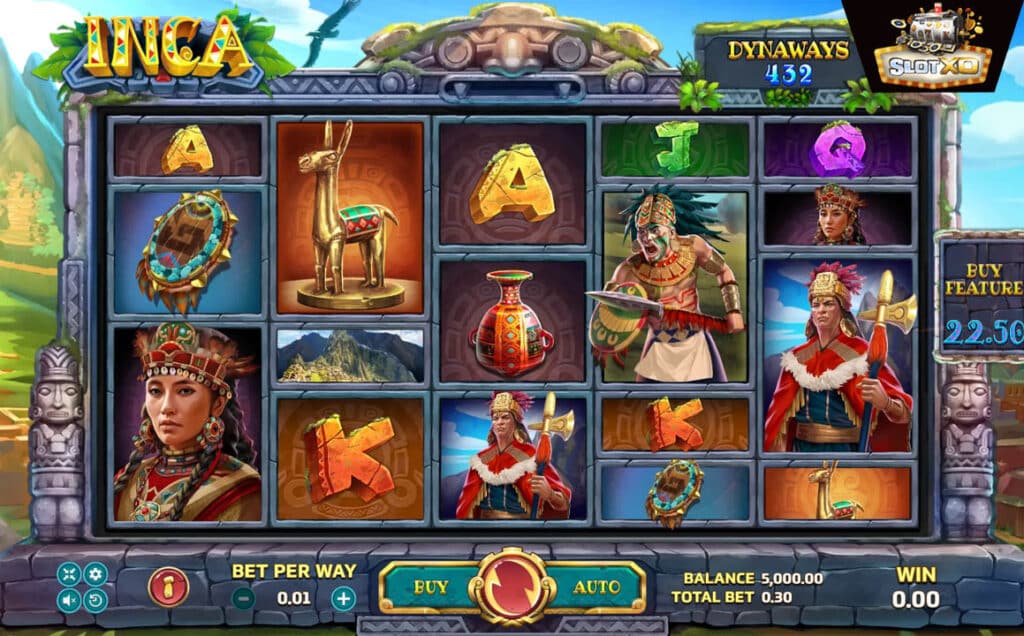The image size is (1024, 636).
Task: Click the SlotXO logo overlay
Action: click(x=932, y=47)
